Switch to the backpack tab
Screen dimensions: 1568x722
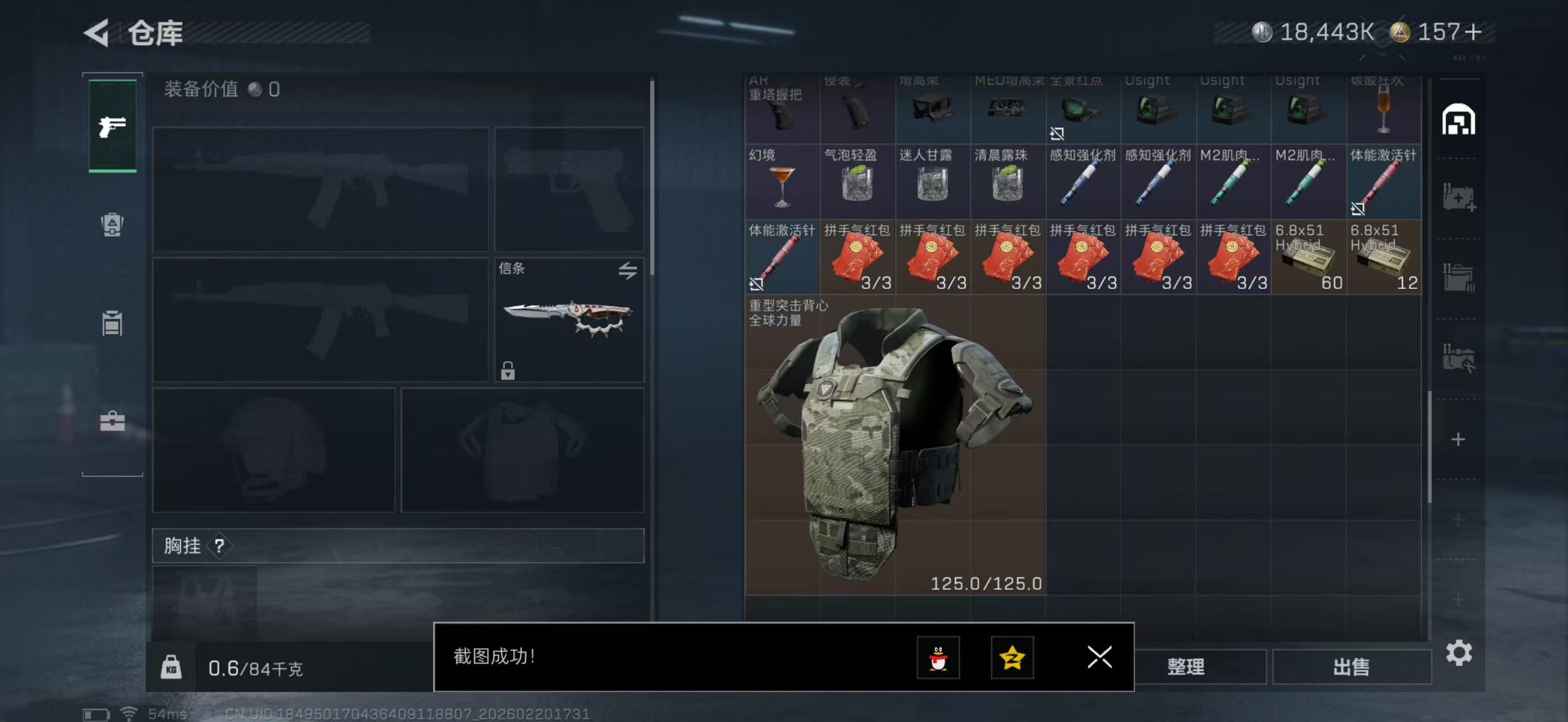112,224
